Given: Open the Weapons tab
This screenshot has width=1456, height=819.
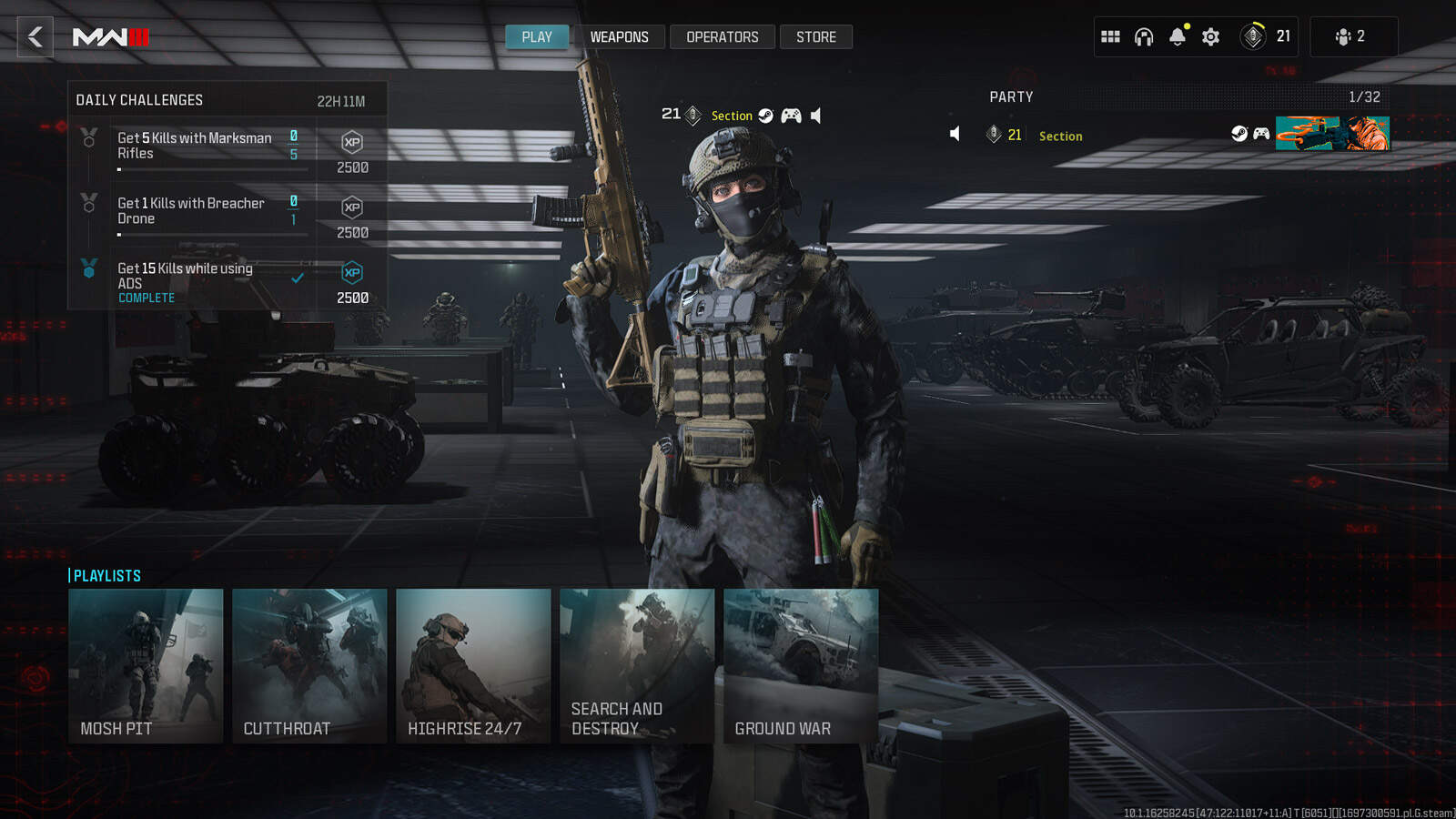Looking at the screenshot, I should pos(619,37).
